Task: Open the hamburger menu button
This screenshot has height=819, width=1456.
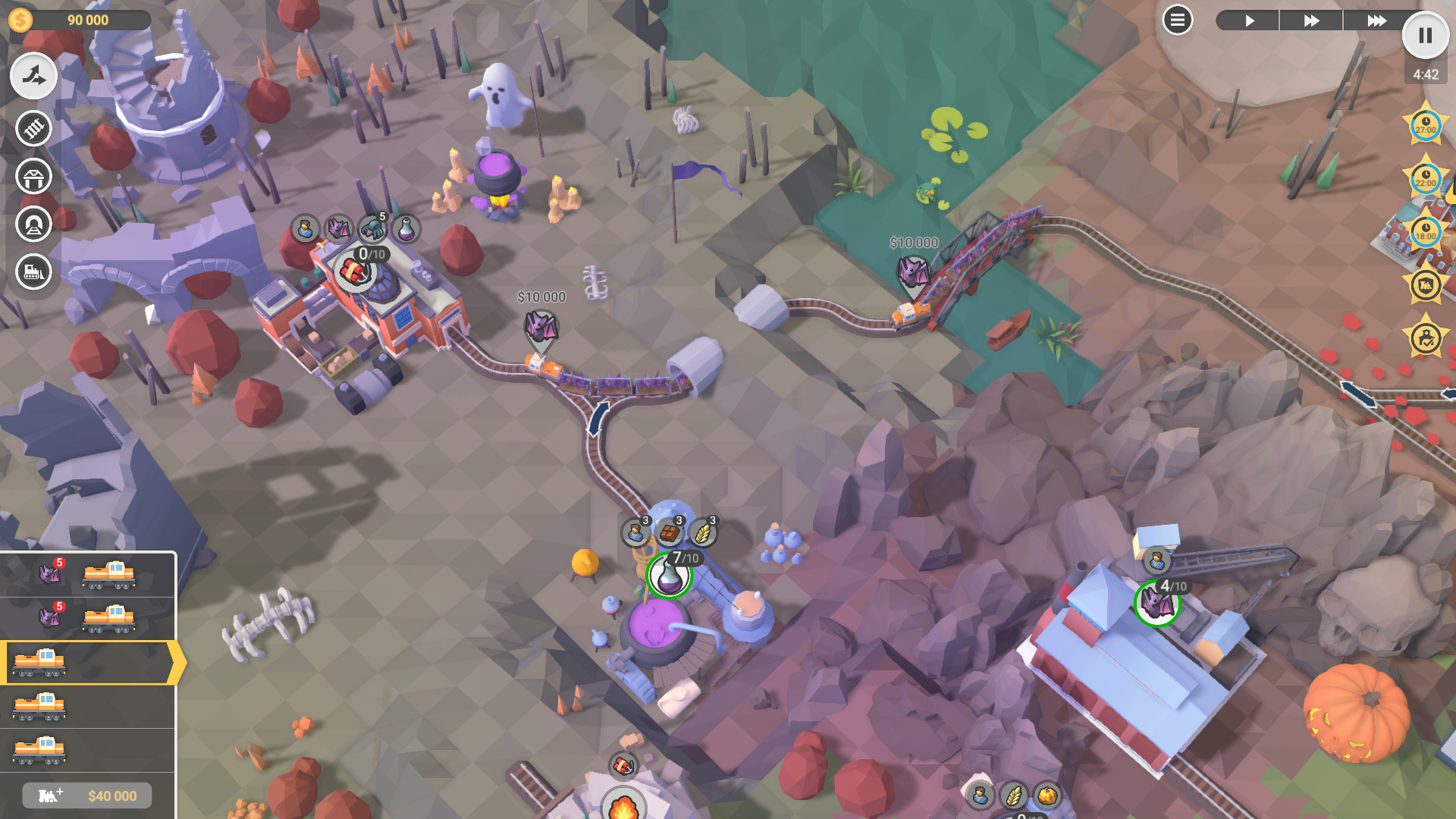Action: tap(1177, 20)
